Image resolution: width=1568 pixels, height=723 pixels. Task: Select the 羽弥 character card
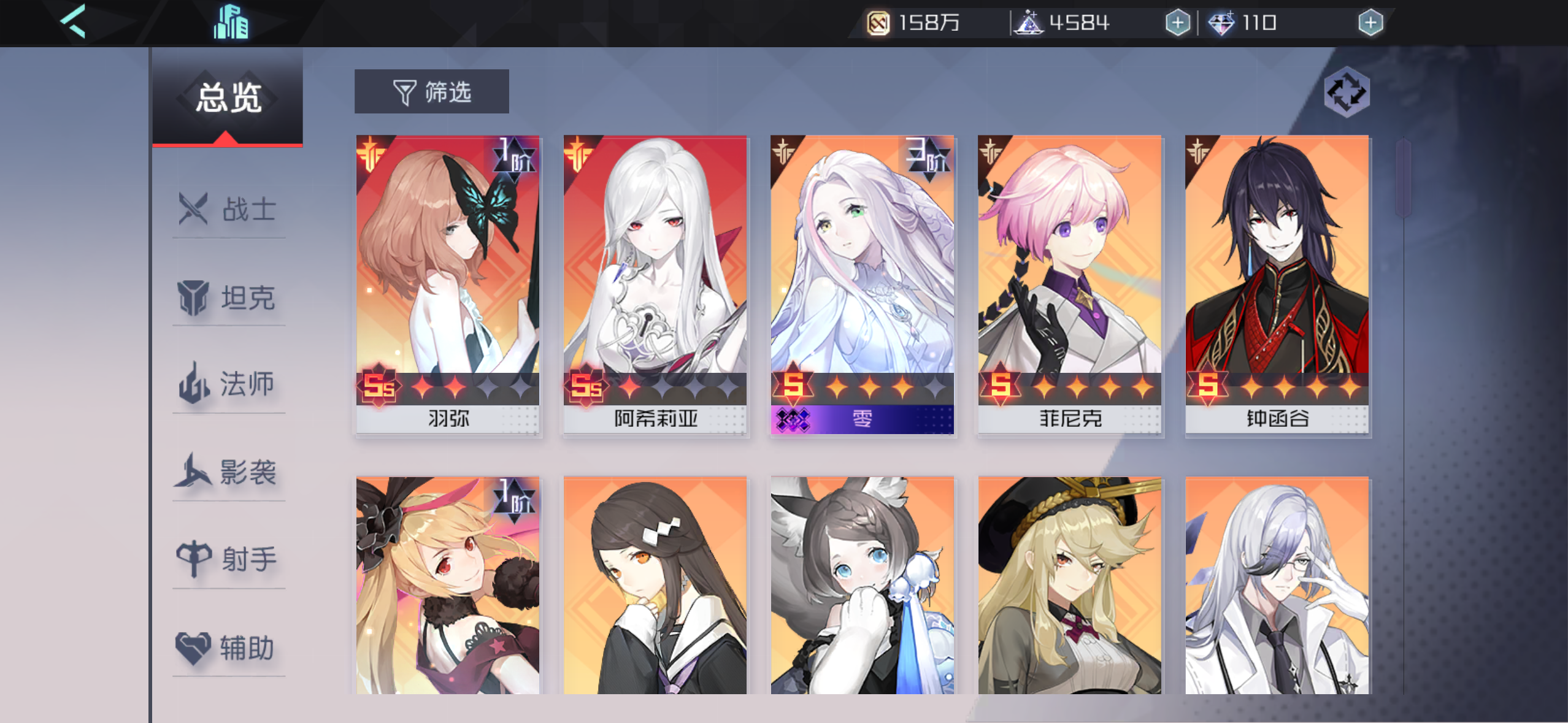(448, 282)
